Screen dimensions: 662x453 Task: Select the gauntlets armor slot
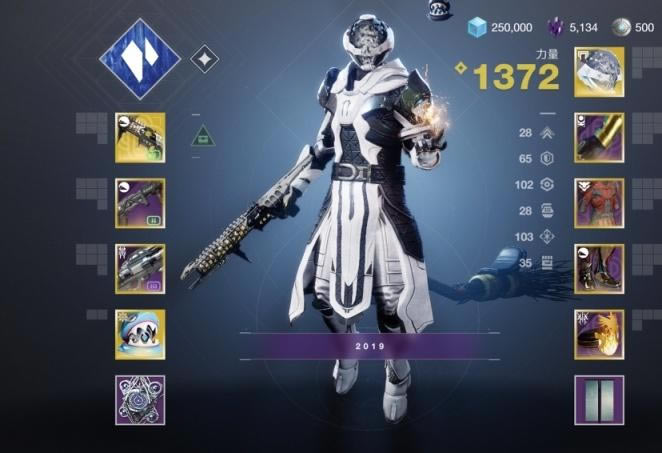[x=599, y=137]
